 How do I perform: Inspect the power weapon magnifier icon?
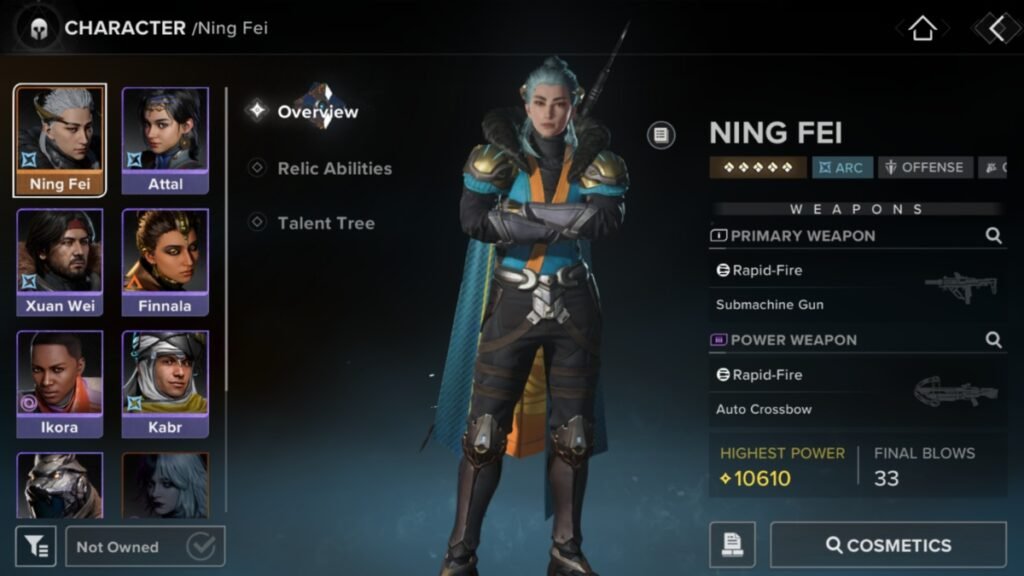(993, 340)
